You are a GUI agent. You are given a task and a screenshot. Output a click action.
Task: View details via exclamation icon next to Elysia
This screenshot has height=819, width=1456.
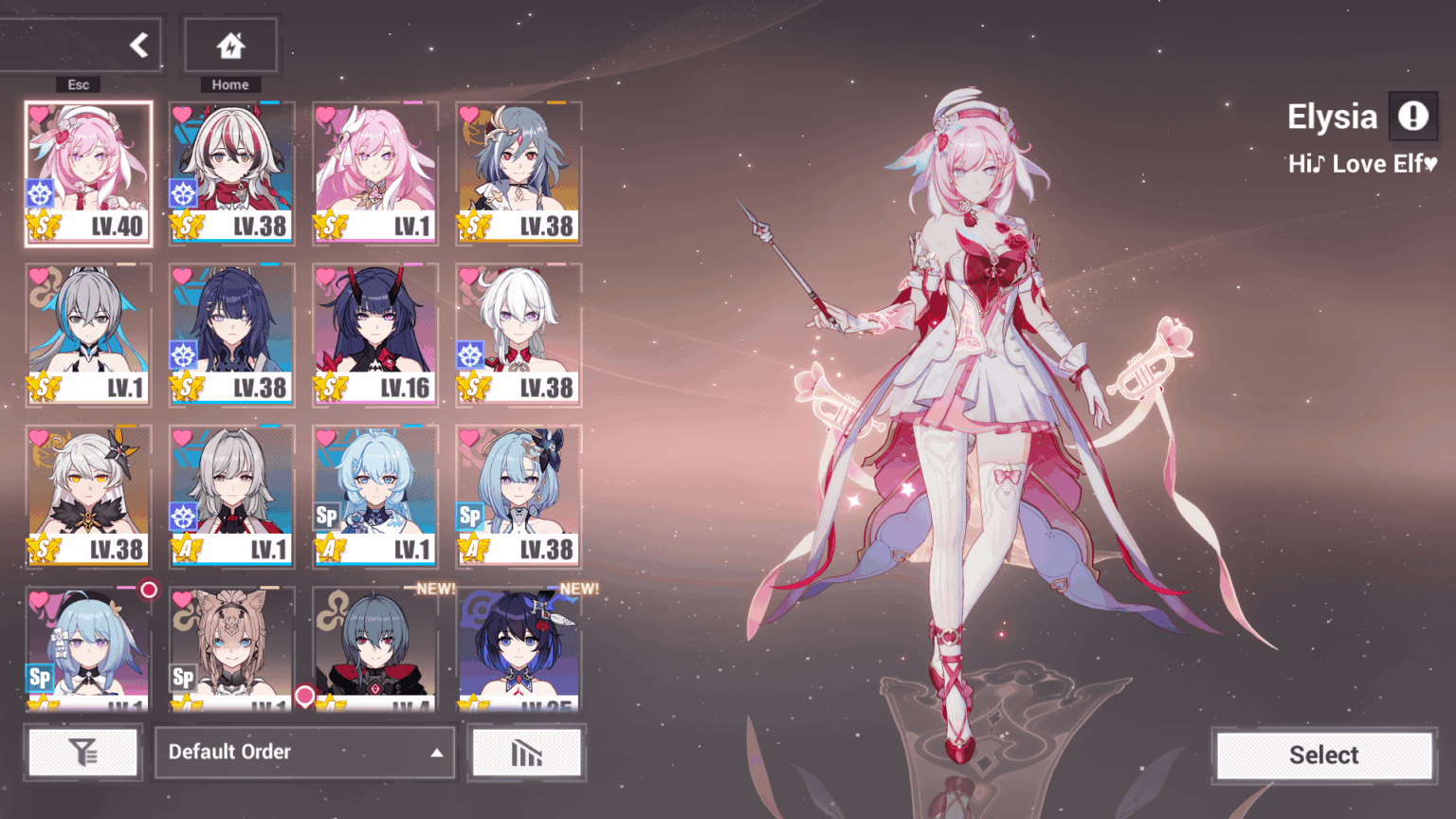(1413, 116)
